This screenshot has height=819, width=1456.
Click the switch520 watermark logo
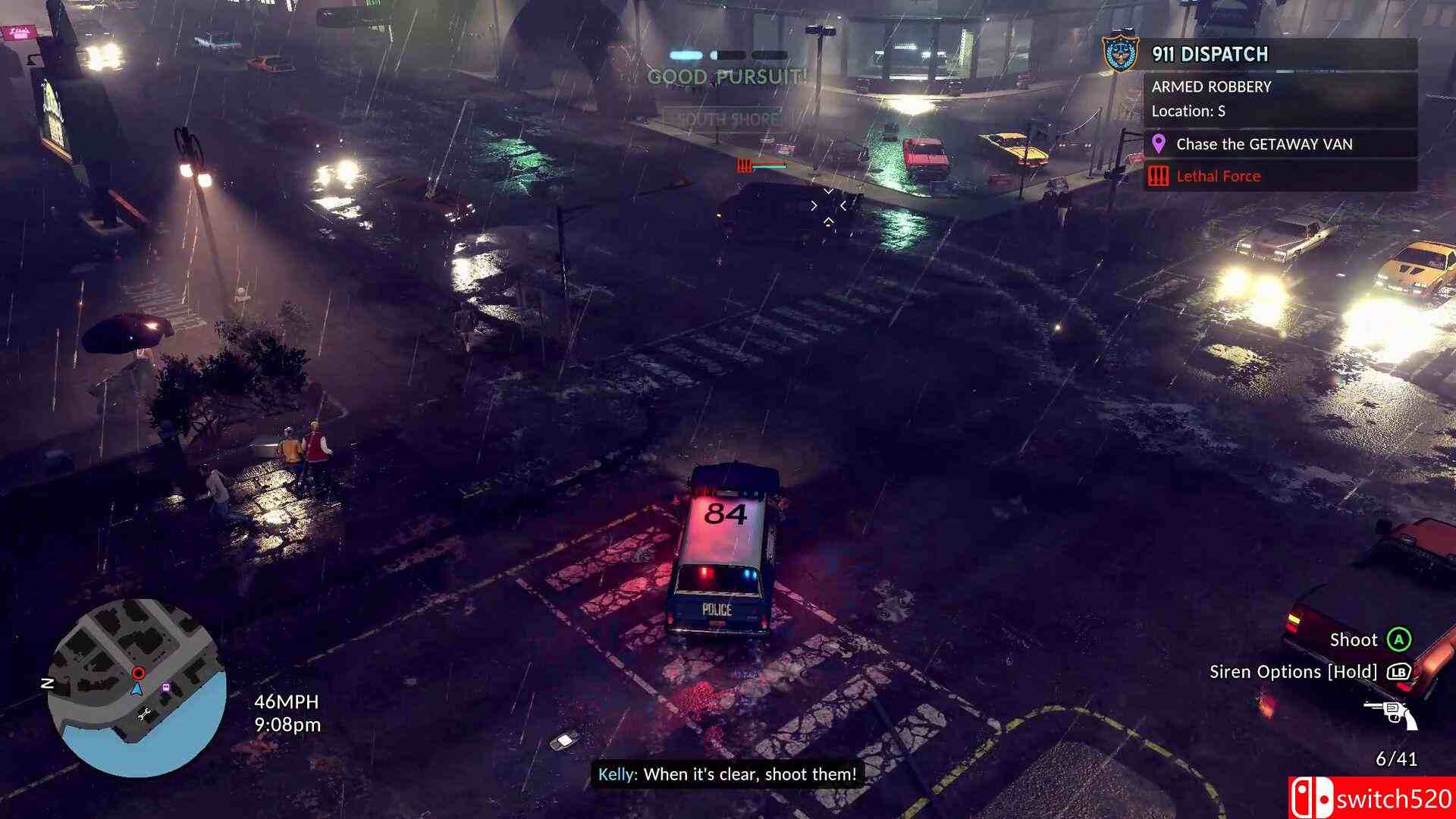click(x=1371, y=799)
